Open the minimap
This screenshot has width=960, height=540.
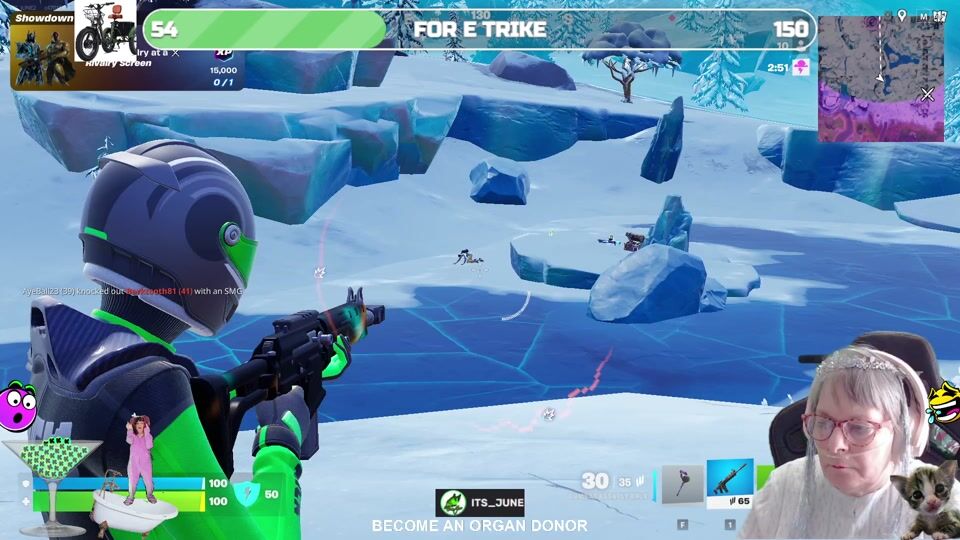(x=880, y=79)
